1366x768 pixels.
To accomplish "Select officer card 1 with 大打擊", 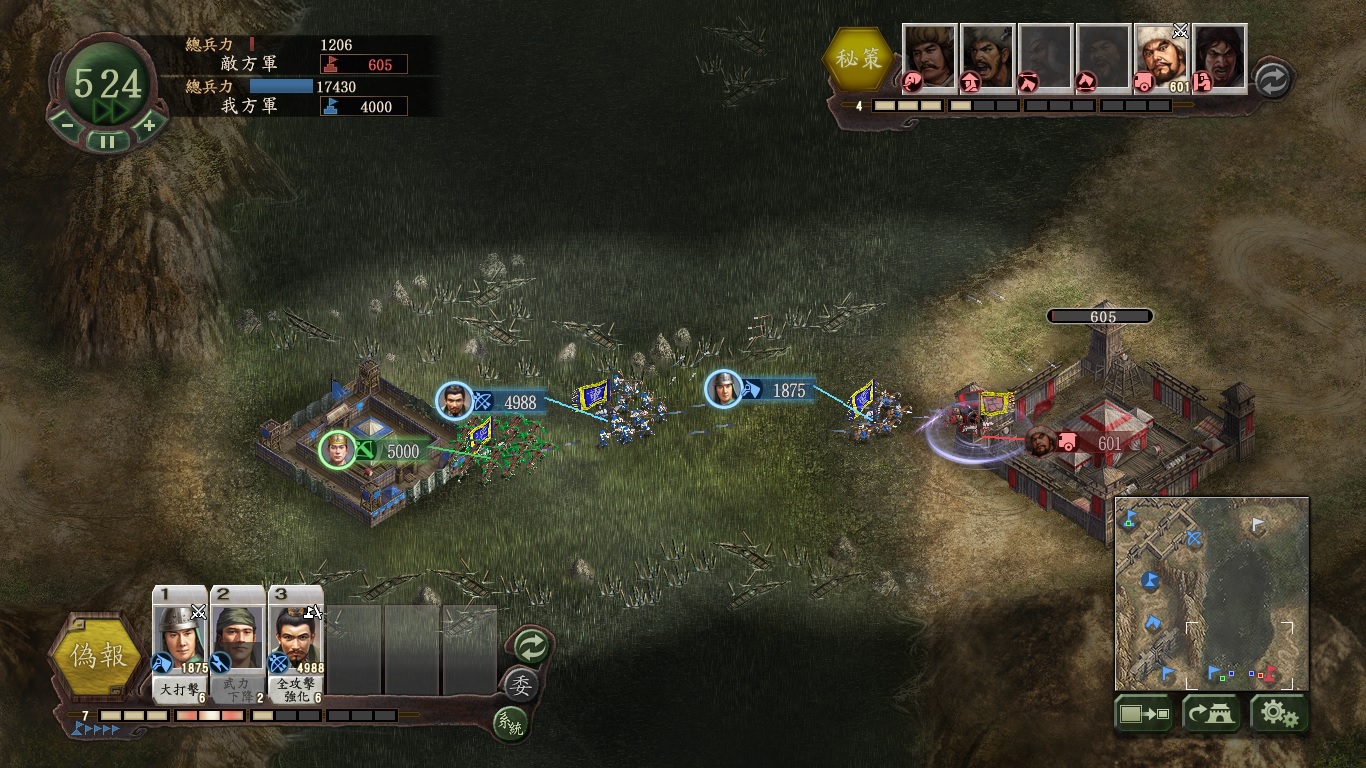I will tap(180, 644).
